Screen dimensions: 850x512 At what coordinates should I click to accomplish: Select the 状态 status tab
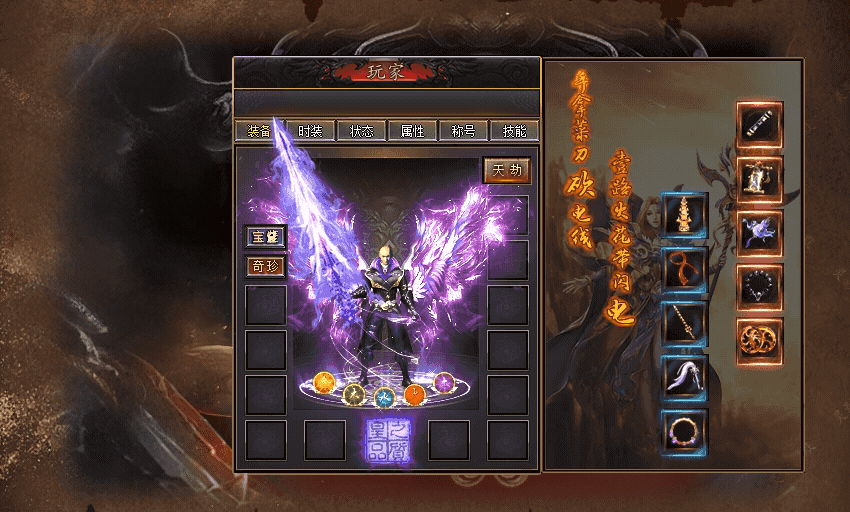362,131
